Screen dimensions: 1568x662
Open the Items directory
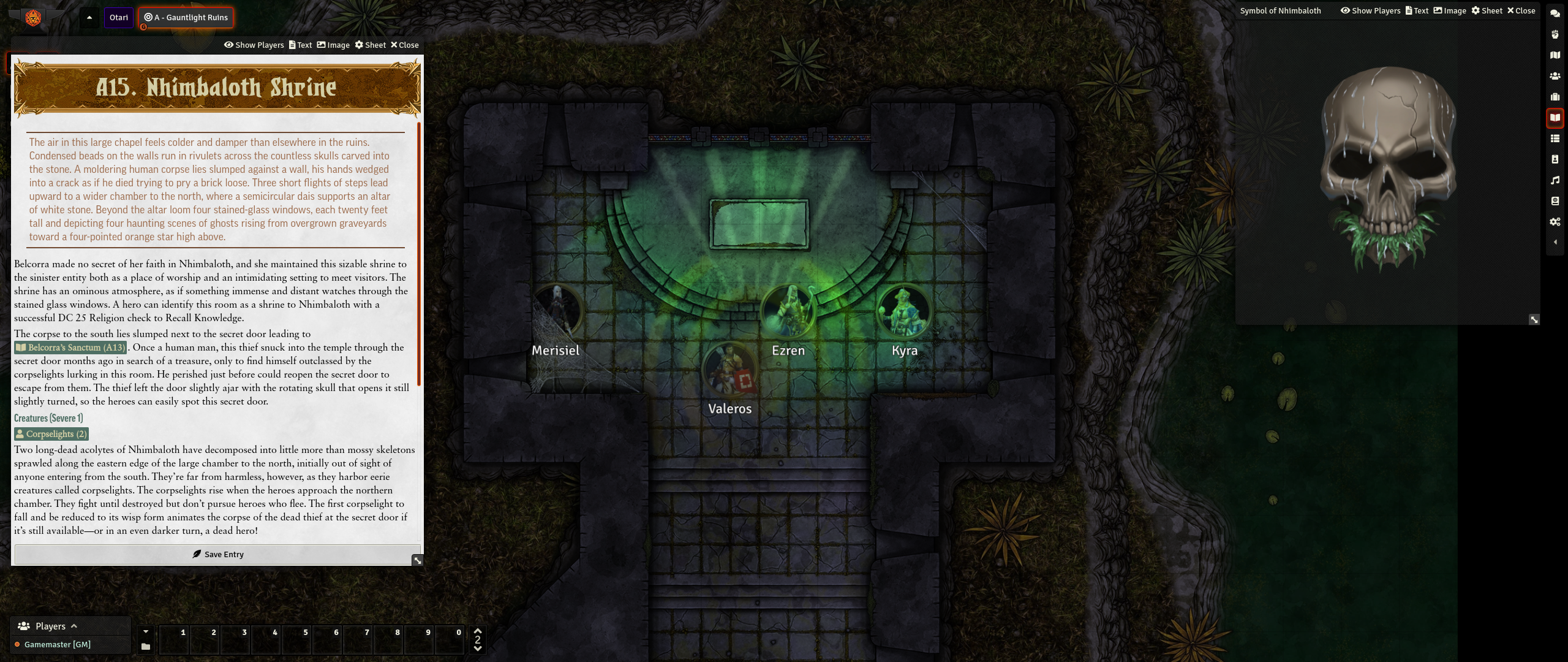point(1556,96)
